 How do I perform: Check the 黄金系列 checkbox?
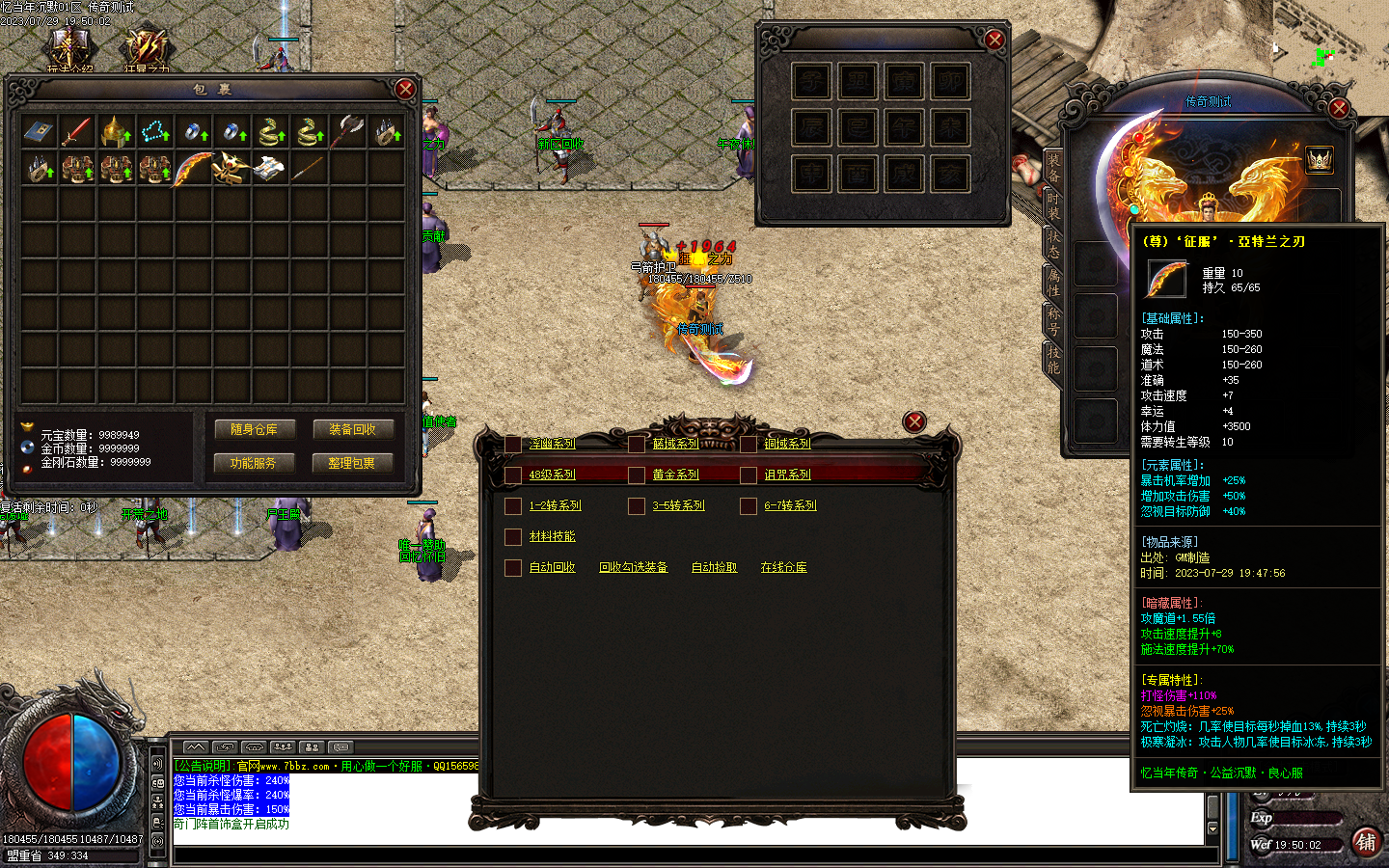[637, 475]
